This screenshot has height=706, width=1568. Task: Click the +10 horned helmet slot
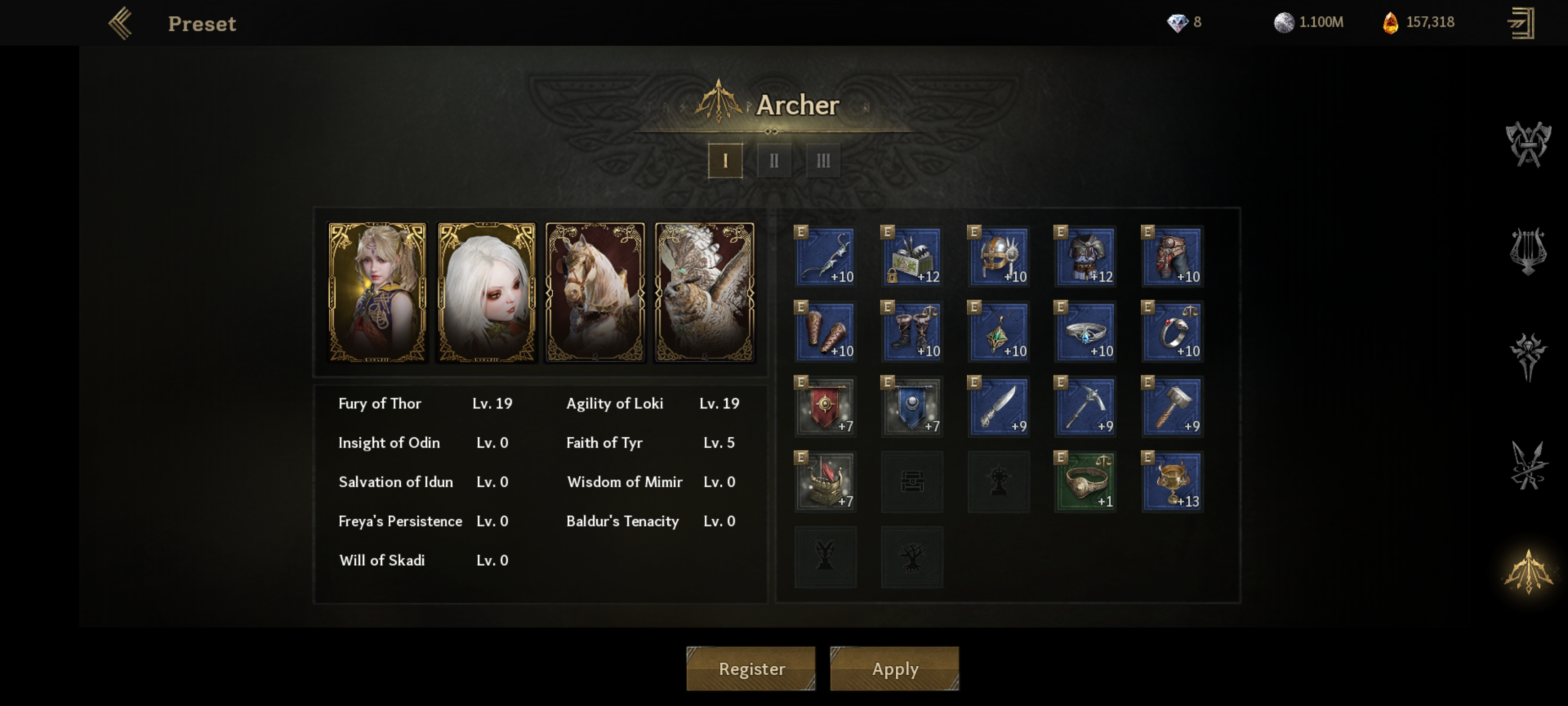pyautogui.click(x=998, y=256)
